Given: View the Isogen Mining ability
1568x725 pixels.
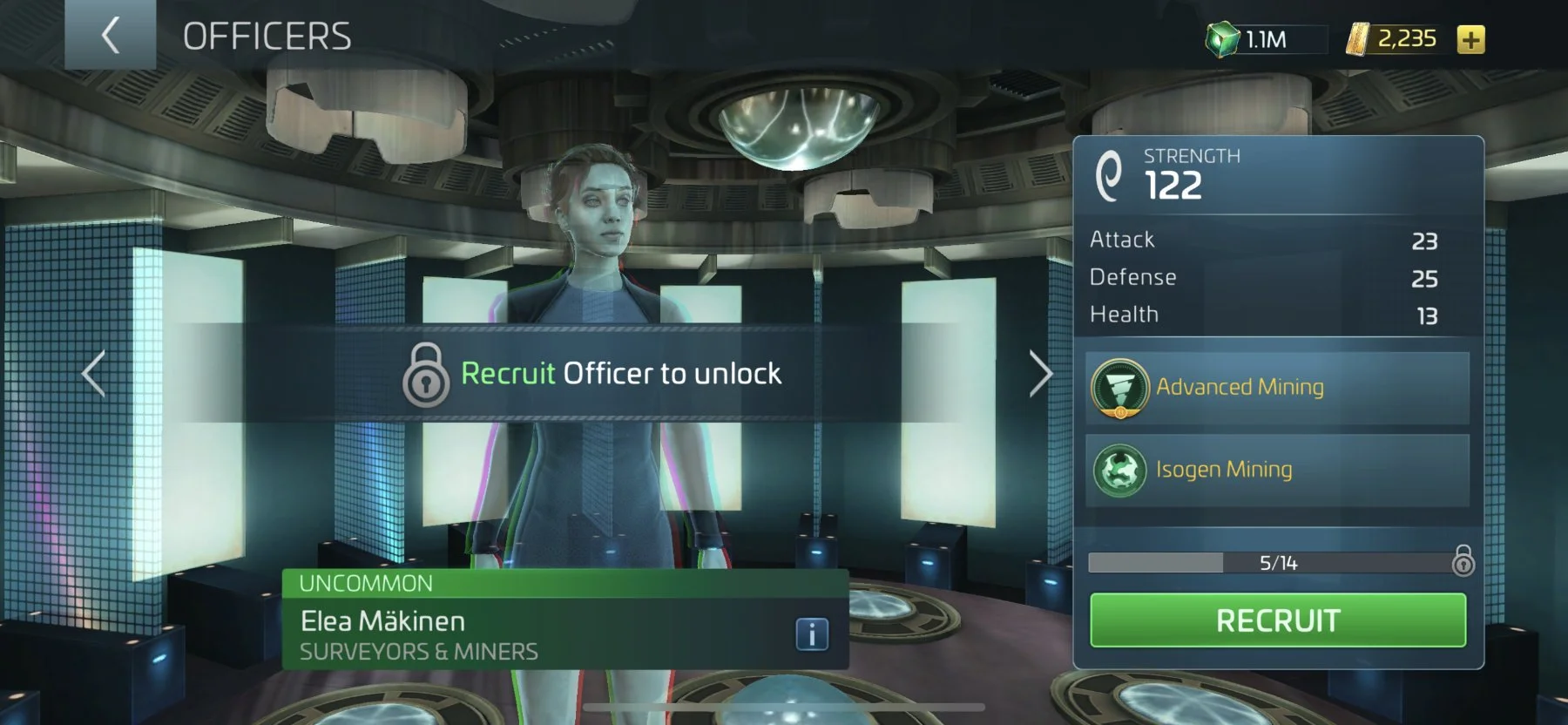Looking at the screenshot, I should [1276, 470].
